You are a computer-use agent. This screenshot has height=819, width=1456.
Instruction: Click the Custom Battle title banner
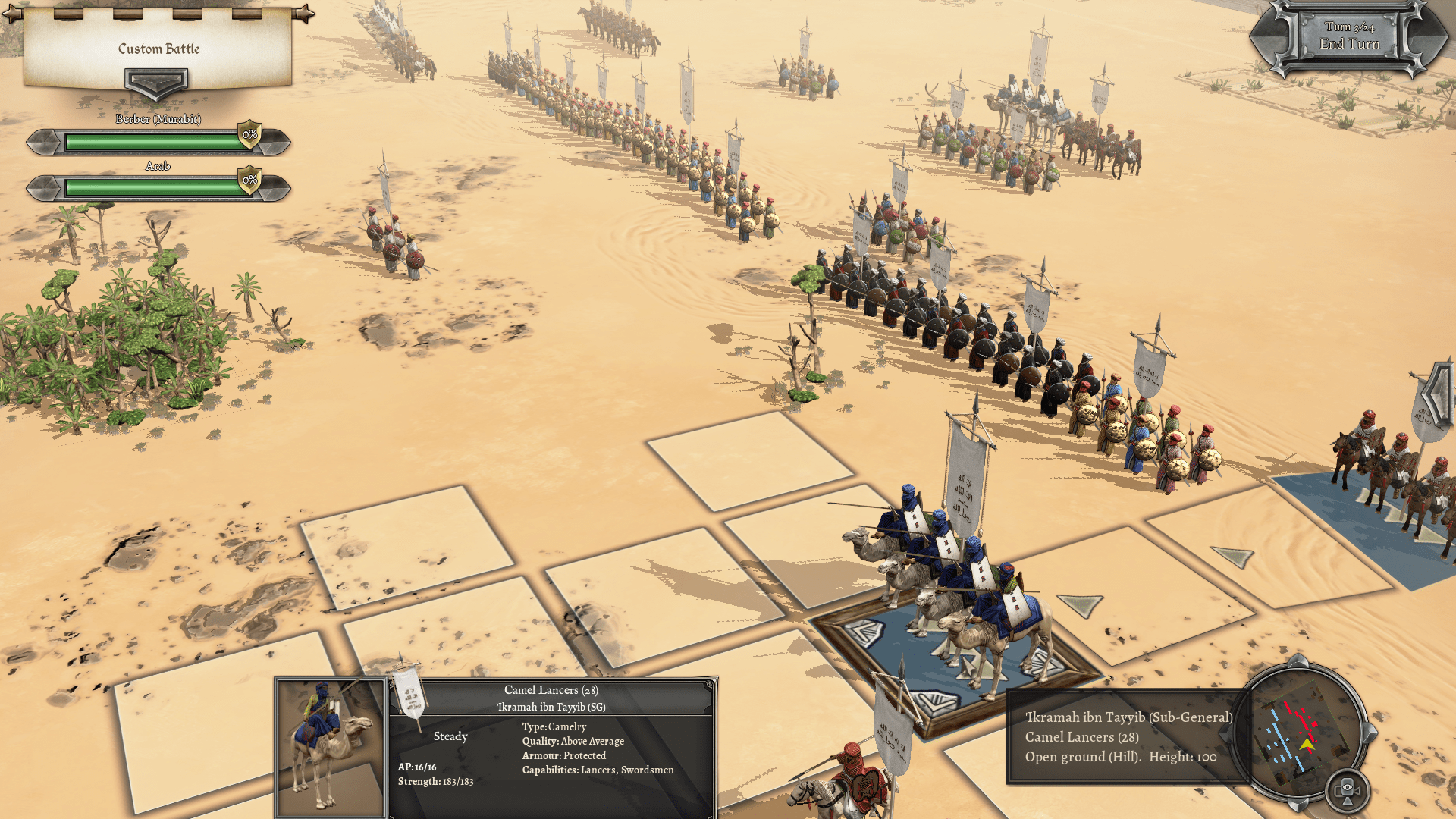pyautogui.click(x=157, y=50)
